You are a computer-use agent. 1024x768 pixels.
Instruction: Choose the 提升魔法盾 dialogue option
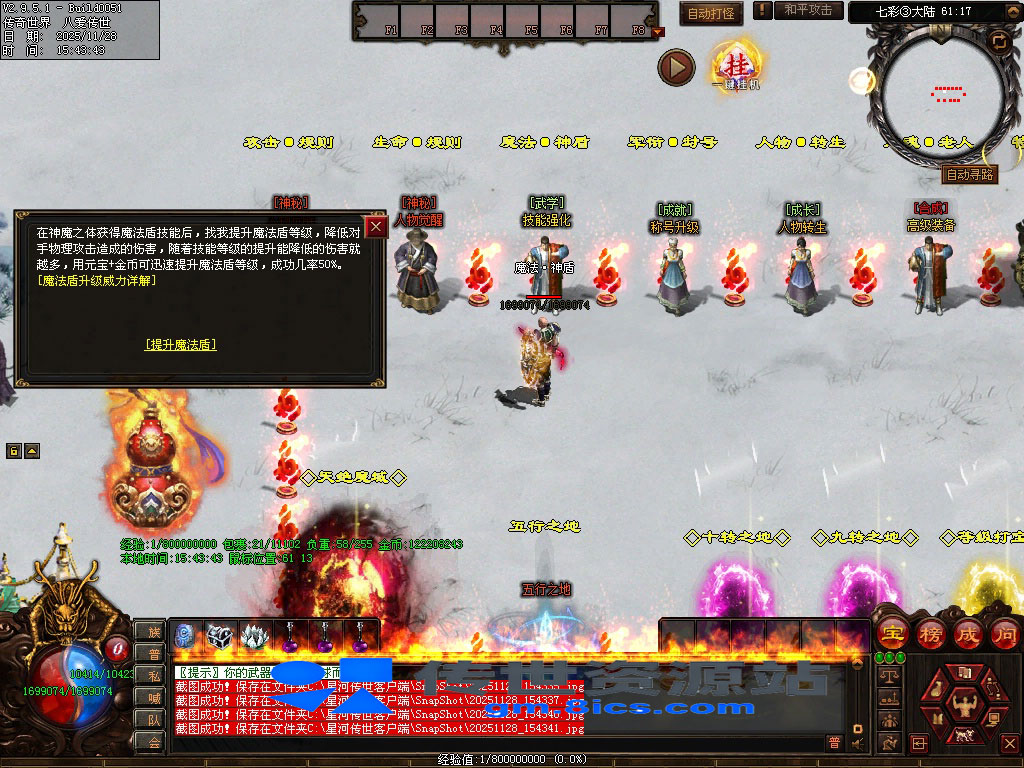(x=180, y=345)
